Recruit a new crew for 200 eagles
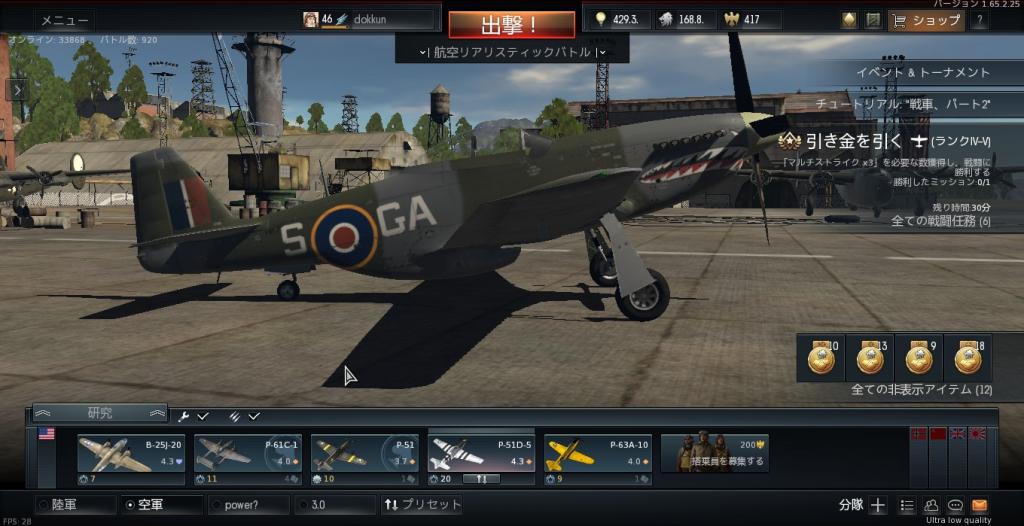This screenshot has width=1024, height=526. [714, 454]
